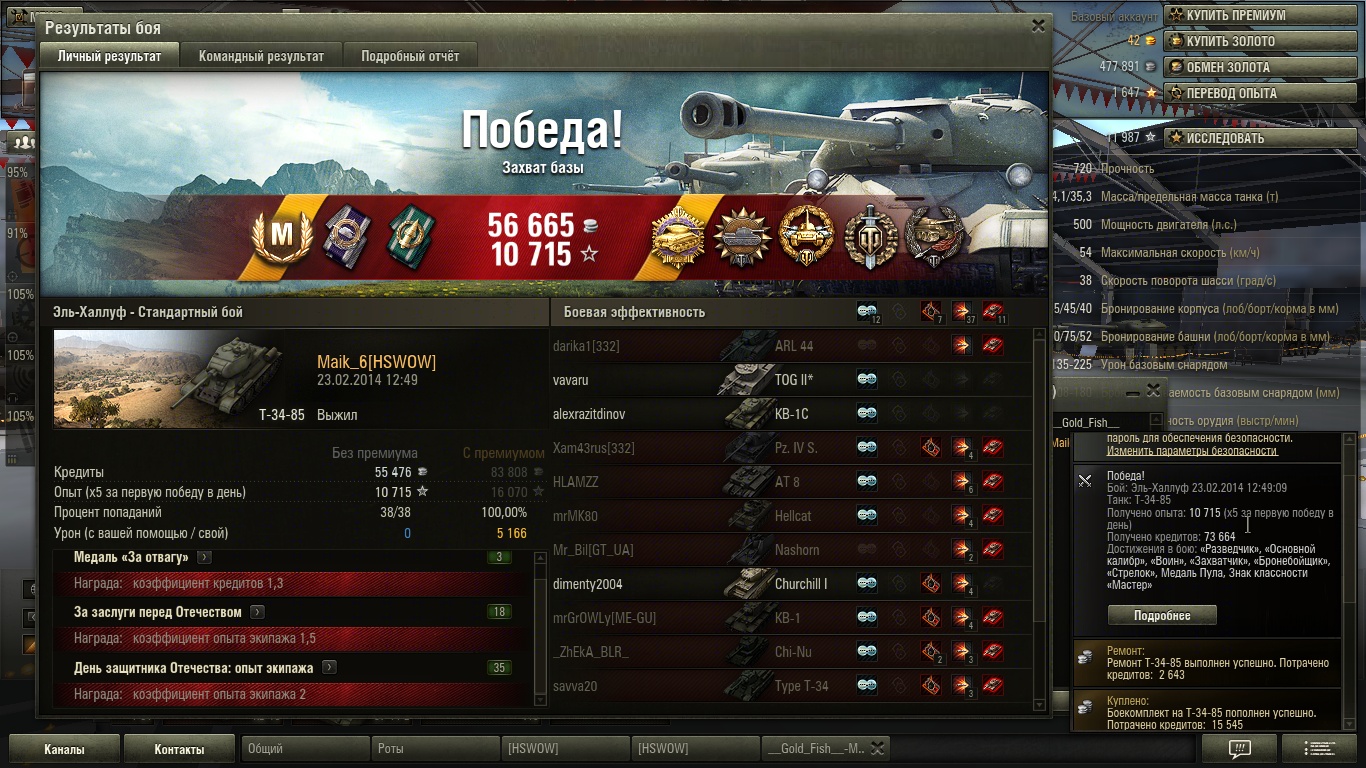This screenshot has height=768, width=1366.
Task: Click the Мастер class badge icon
Action: [x=282, y=238]
